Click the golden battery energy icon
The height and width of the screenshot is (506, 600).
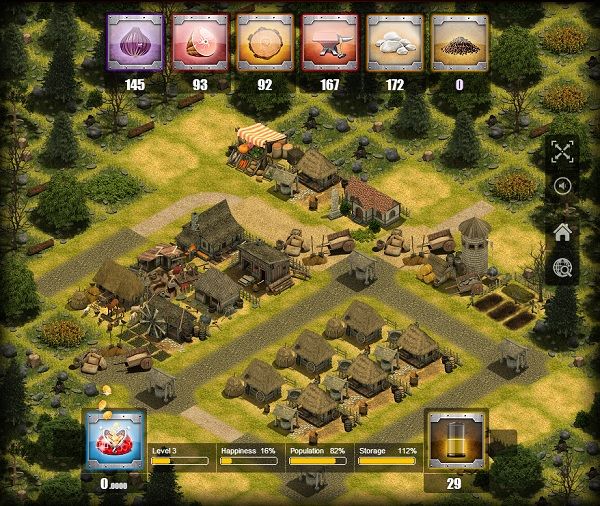[457, 439]
